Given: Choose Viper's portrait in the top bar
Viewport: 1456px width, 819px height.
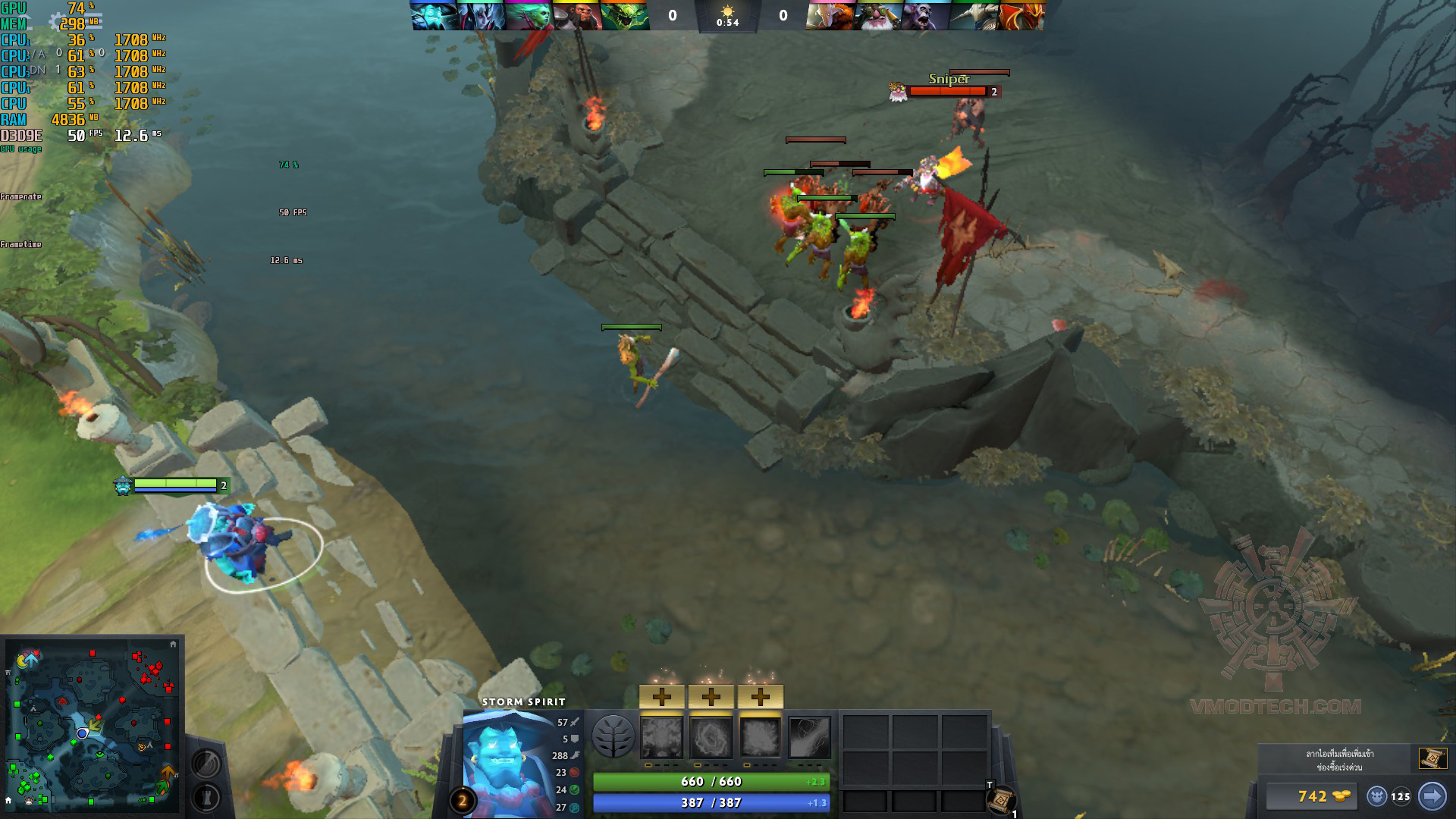Looking at the screenshot, I should (x=624, y=16).
